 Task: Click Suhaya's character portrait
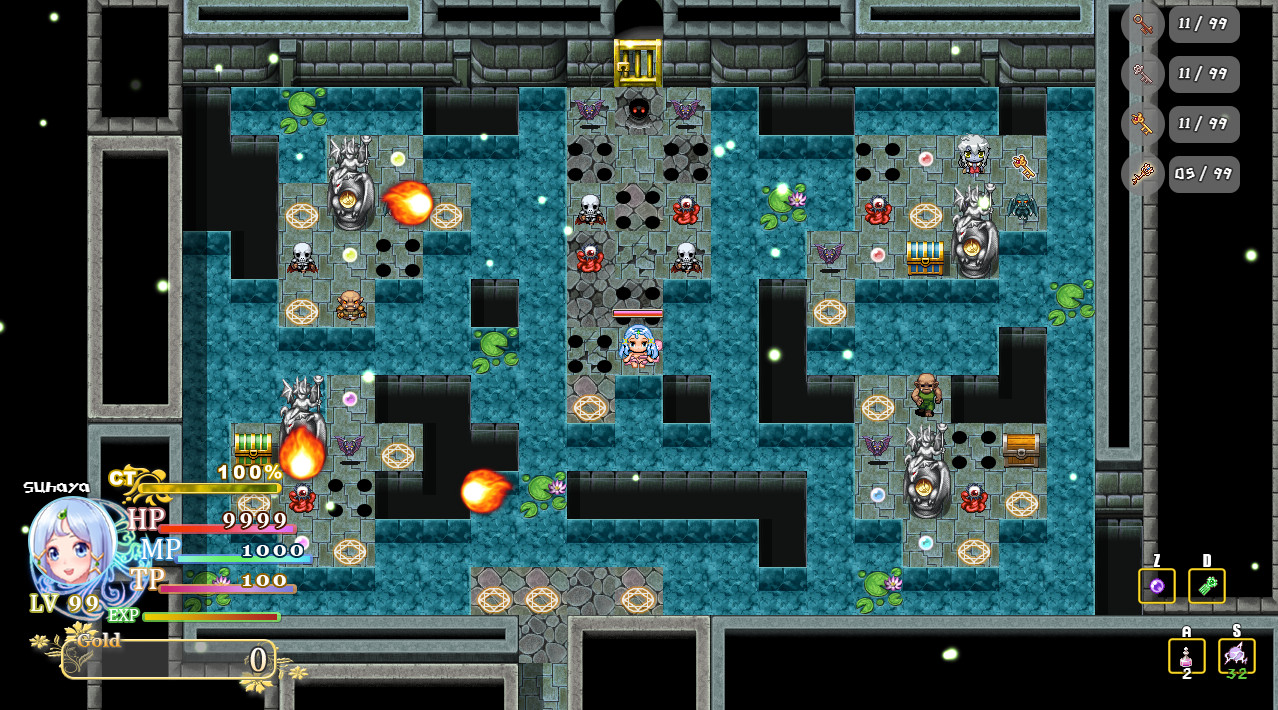click(70, 550)
